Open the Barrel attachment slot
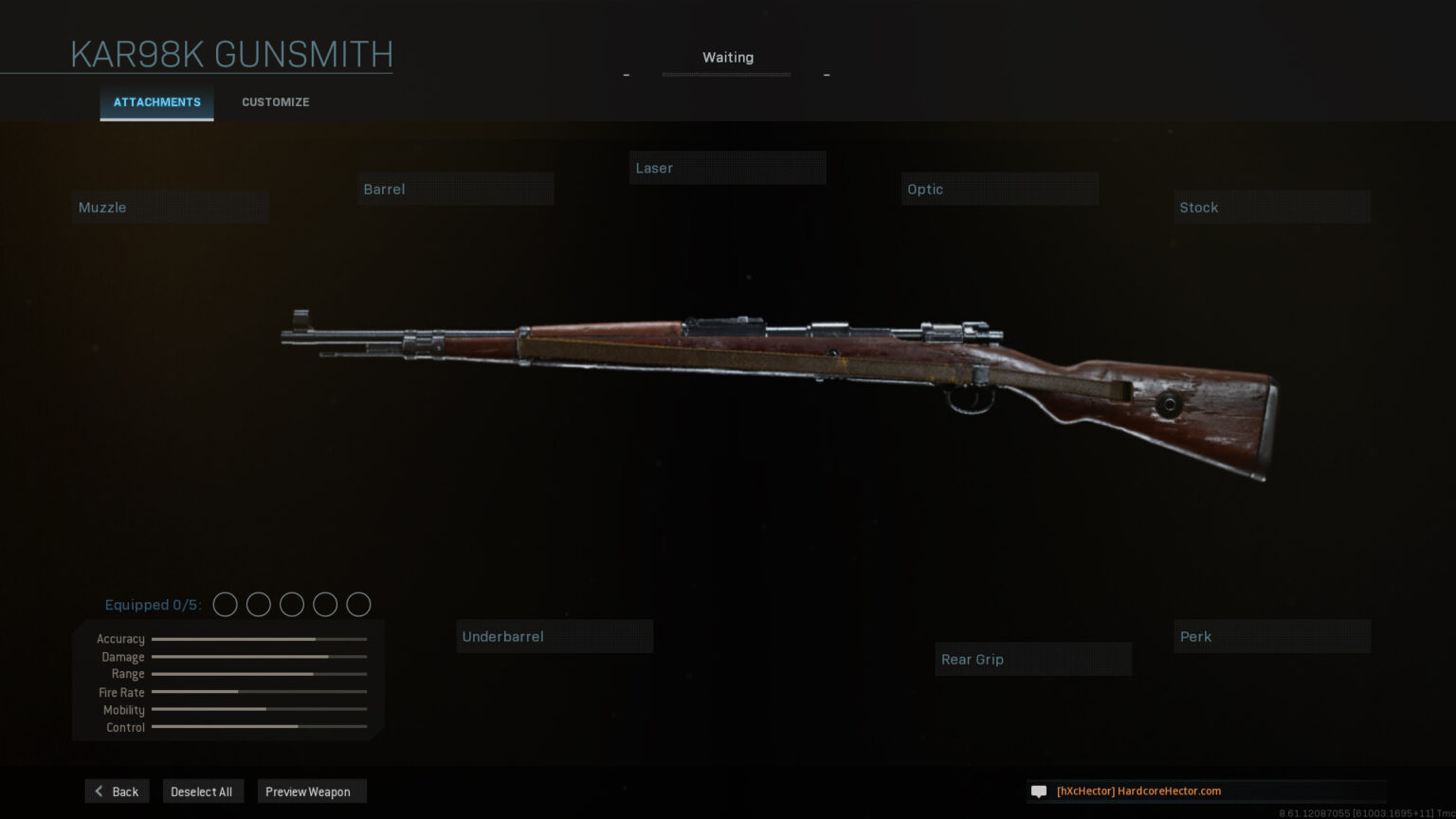Viewport: 1456px width, 819px height. 455,188
